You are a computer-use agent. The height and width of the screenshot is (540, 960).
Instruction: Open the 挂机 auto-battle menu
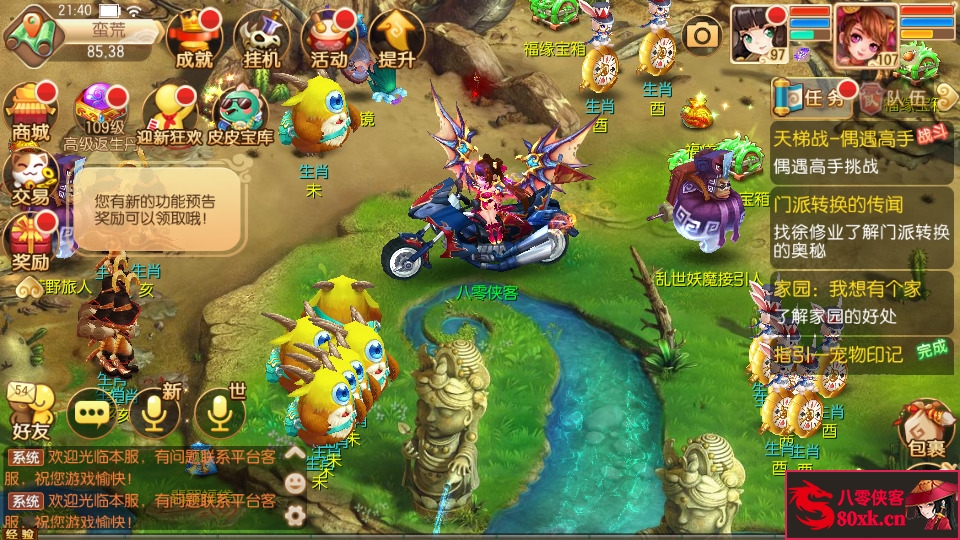[x=261, y=38]
